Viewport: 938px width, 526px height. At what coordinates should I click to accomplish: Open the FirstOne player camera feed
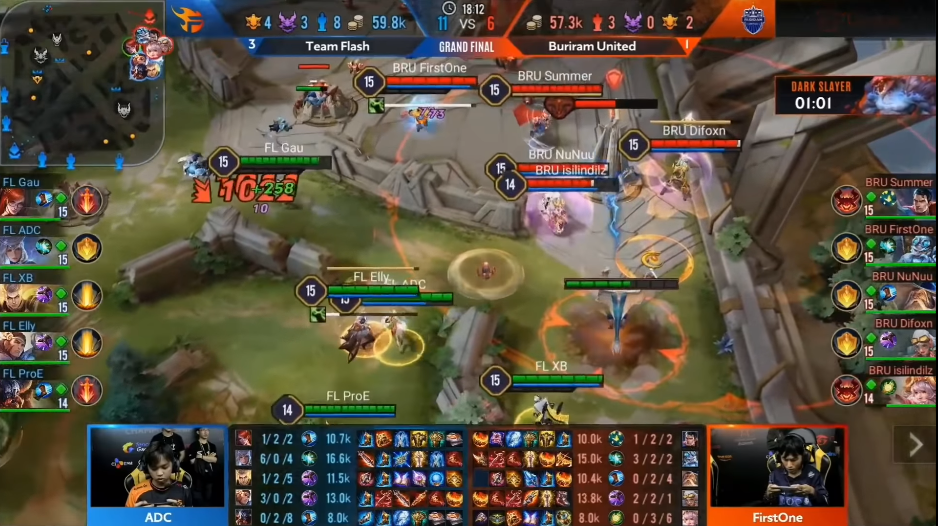pos(777,470)
